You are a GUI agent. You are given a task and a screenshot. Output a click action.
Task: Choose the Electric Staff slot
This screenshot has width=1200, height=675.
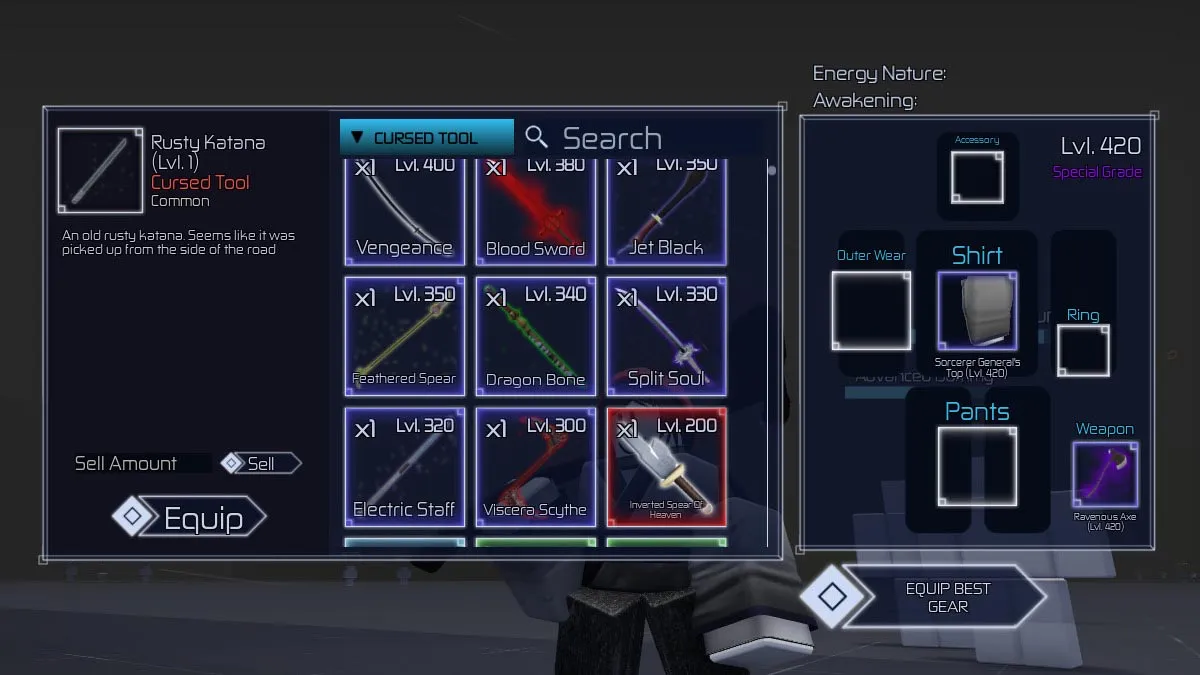tap(405, 466)
